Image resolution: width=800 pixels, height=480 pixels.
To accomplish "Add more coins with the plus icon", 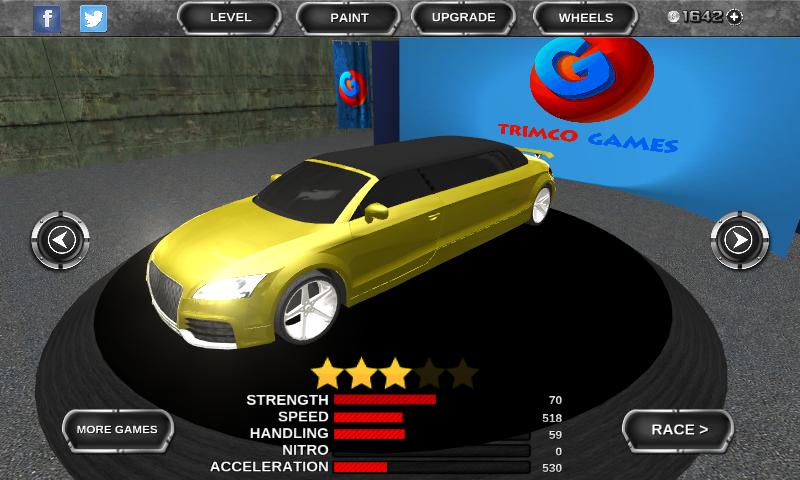I will click(x=735, y=17).
